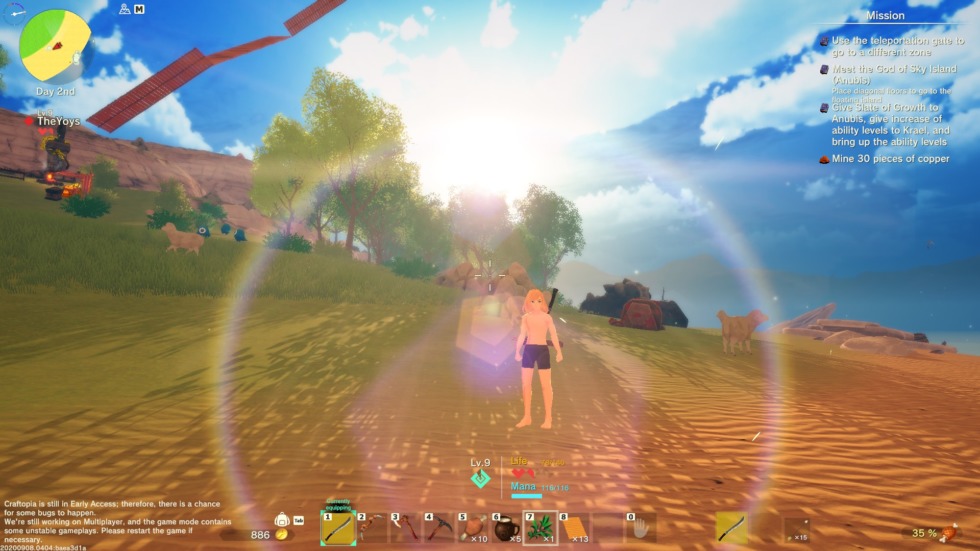Switch to the empty hand slot
Image resolution: width=980 pixels, height=551 pixels.
641,527
